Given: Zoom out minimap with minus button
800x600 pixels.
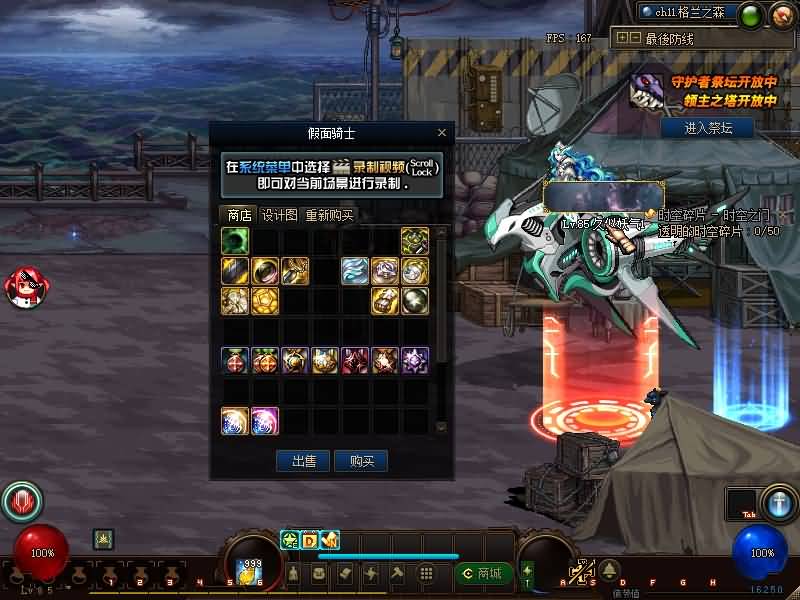Looking at the screenshot, I should click(634, 38).
